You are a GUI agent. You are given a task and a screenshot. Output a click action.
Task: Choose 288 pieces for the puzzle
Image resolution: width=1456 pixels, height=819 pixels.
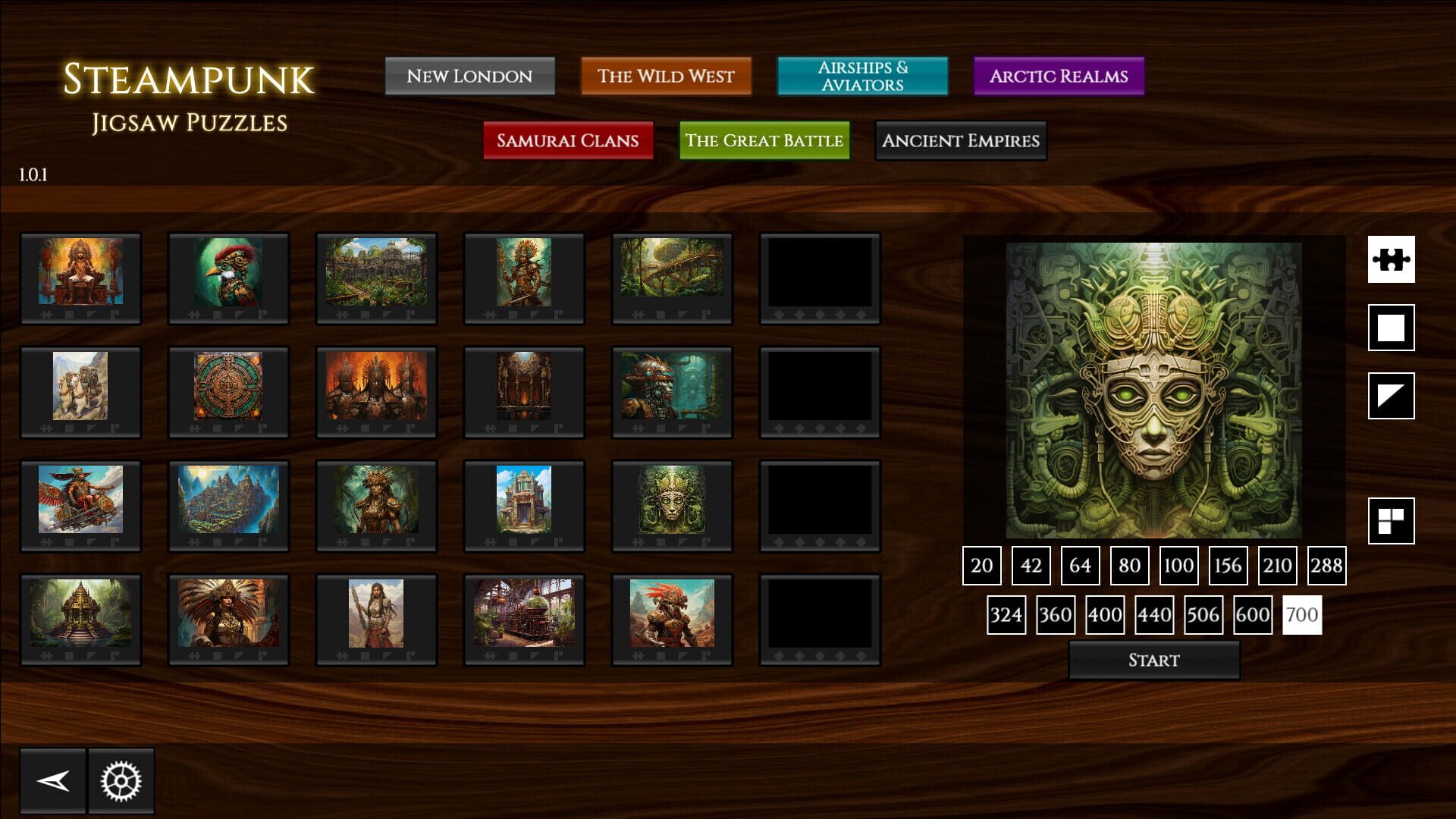coord(1326,566)
